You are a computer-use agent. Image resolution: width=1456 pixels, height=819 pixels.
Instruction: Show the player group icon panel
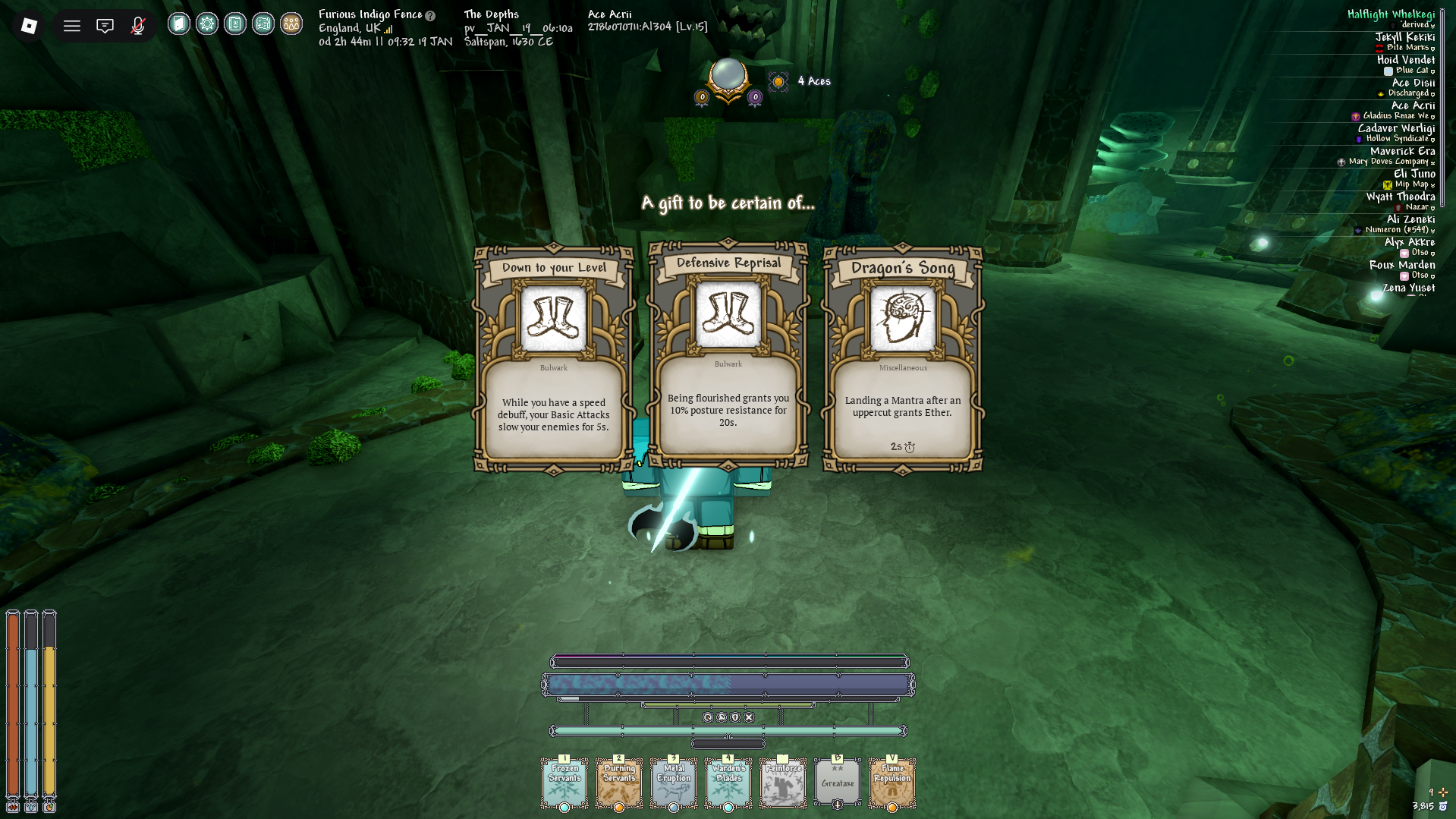[x=291, y=24]
